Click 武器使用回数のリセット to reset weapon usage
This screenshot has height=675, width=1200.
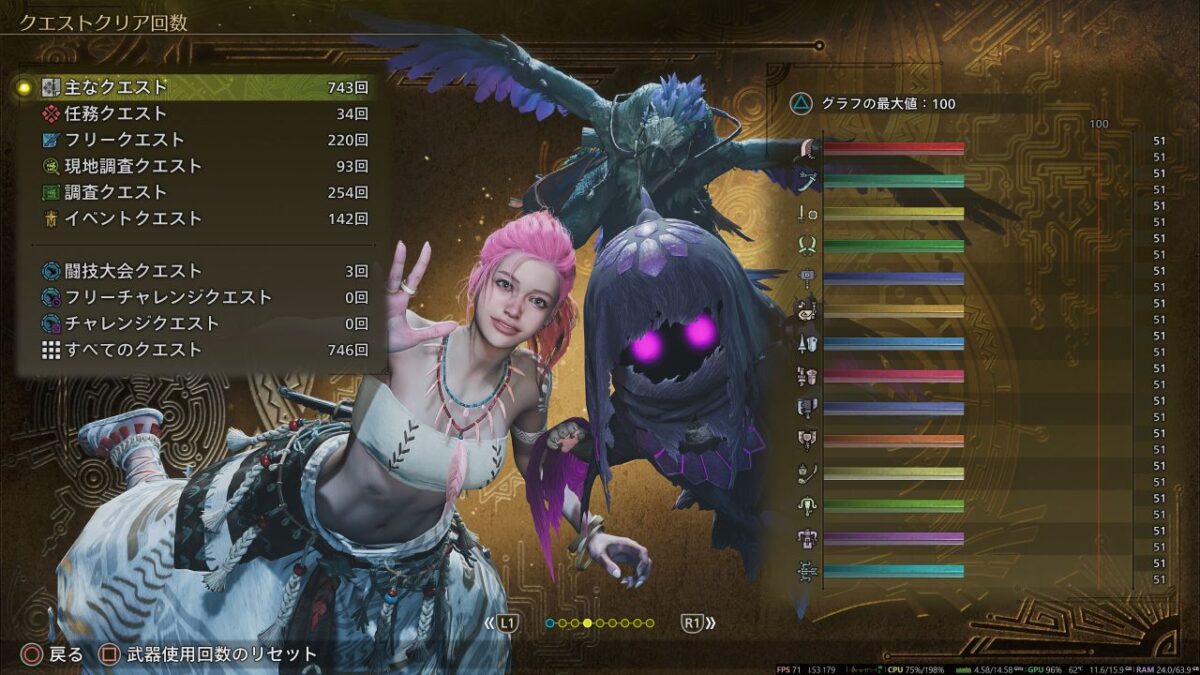click(210, 655)
